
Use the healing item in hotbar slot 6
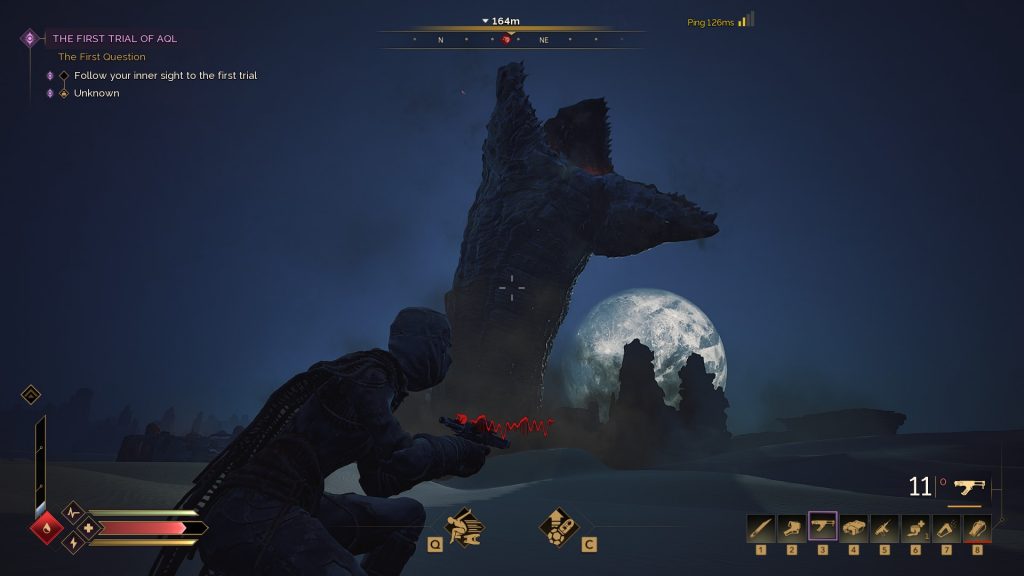[x=915, y=527]
